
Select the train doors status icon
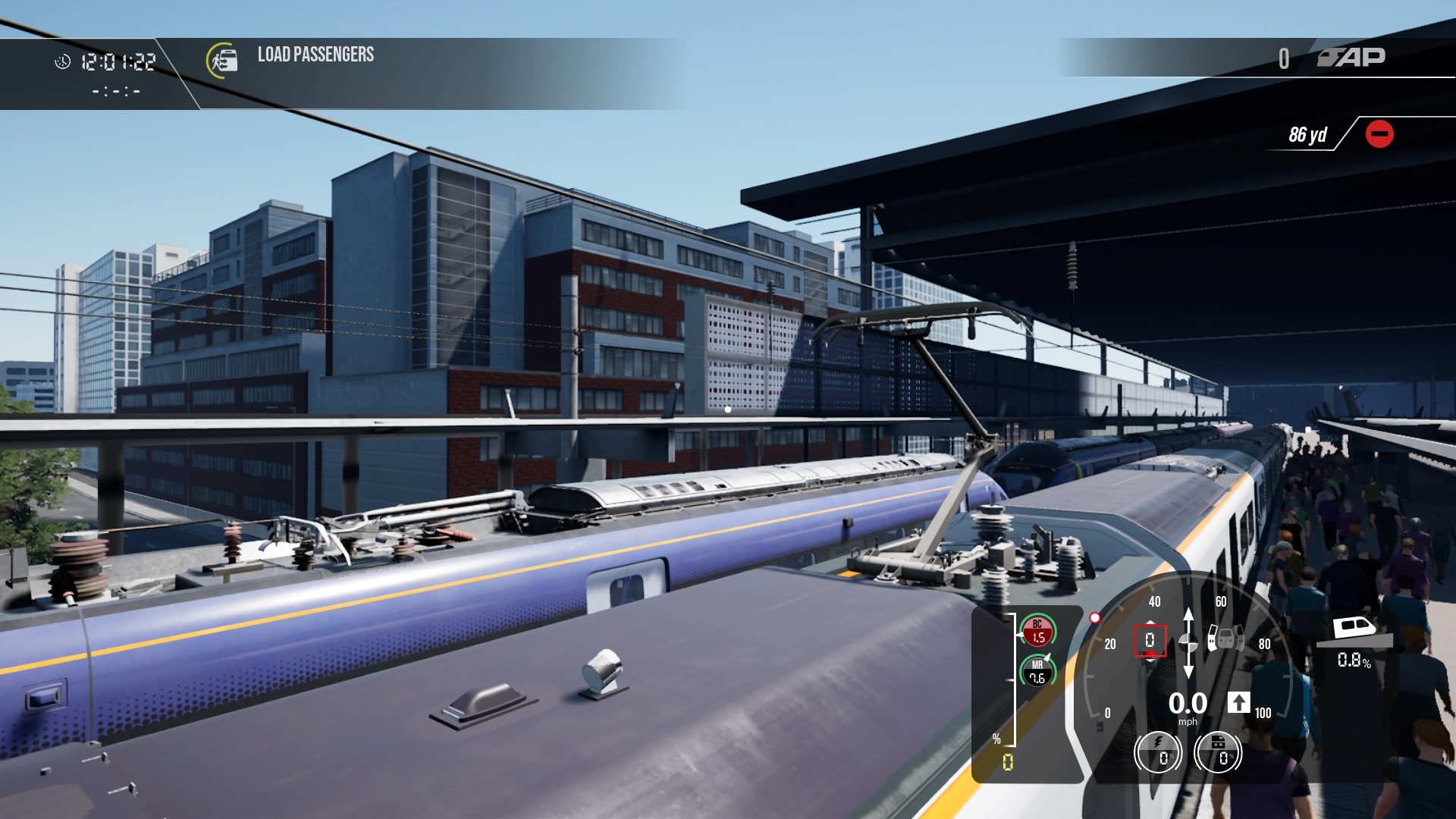coord(1225,638)
